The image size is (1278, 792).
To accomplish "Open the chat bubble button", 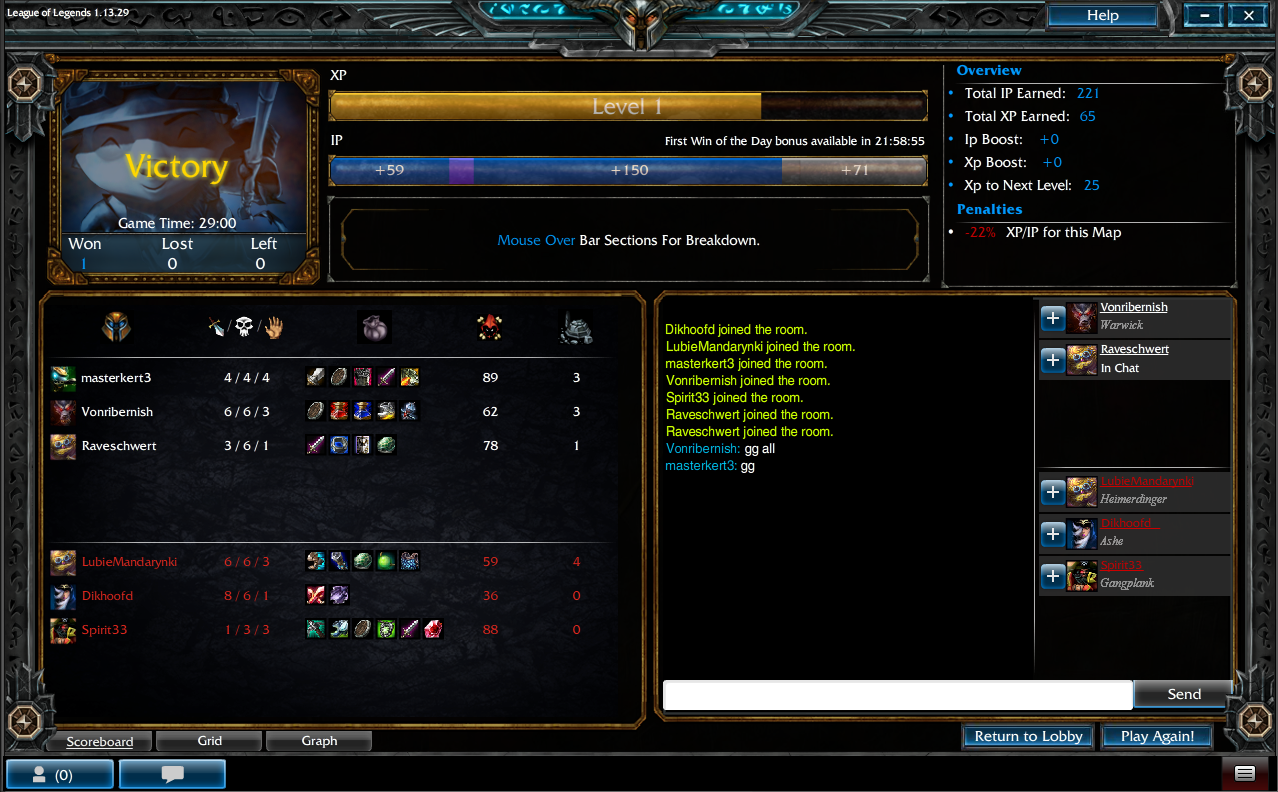I will coord(172,774).
